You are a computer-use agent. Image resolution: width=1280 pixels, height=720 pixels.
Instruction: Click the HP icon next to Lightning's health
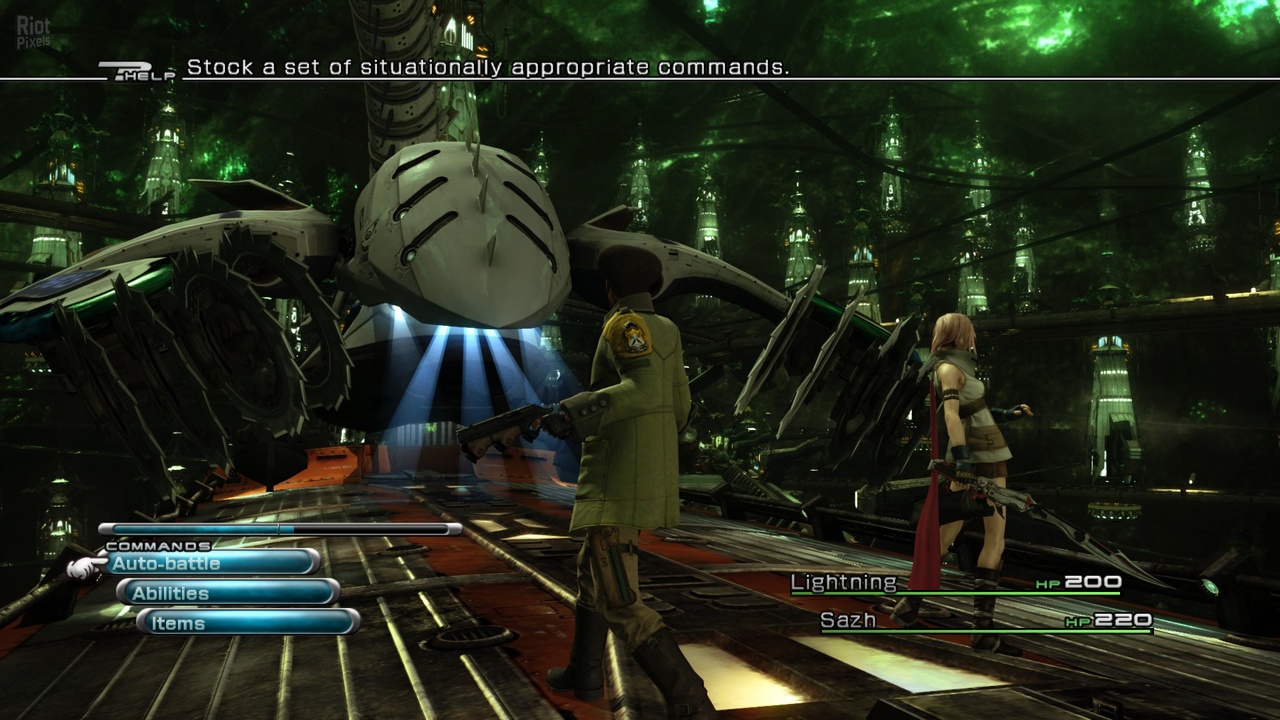click(1049, 581)
